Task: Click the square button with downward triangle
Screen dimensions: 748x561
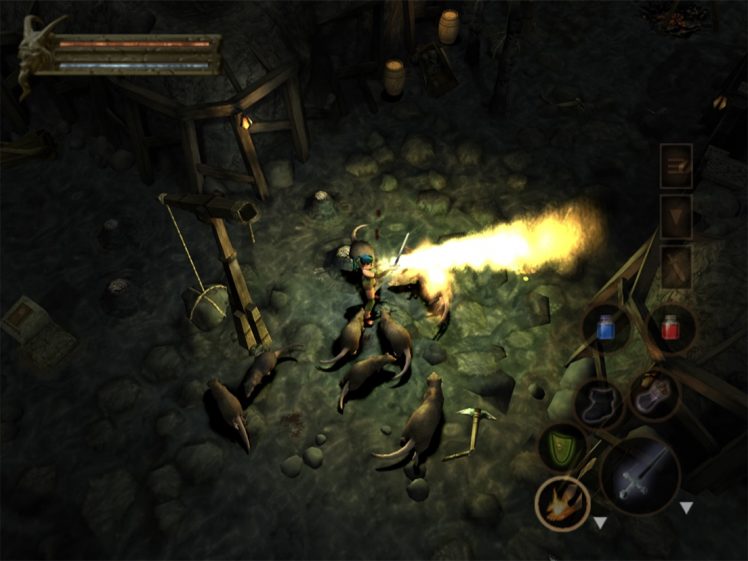Action: [676, 216]
